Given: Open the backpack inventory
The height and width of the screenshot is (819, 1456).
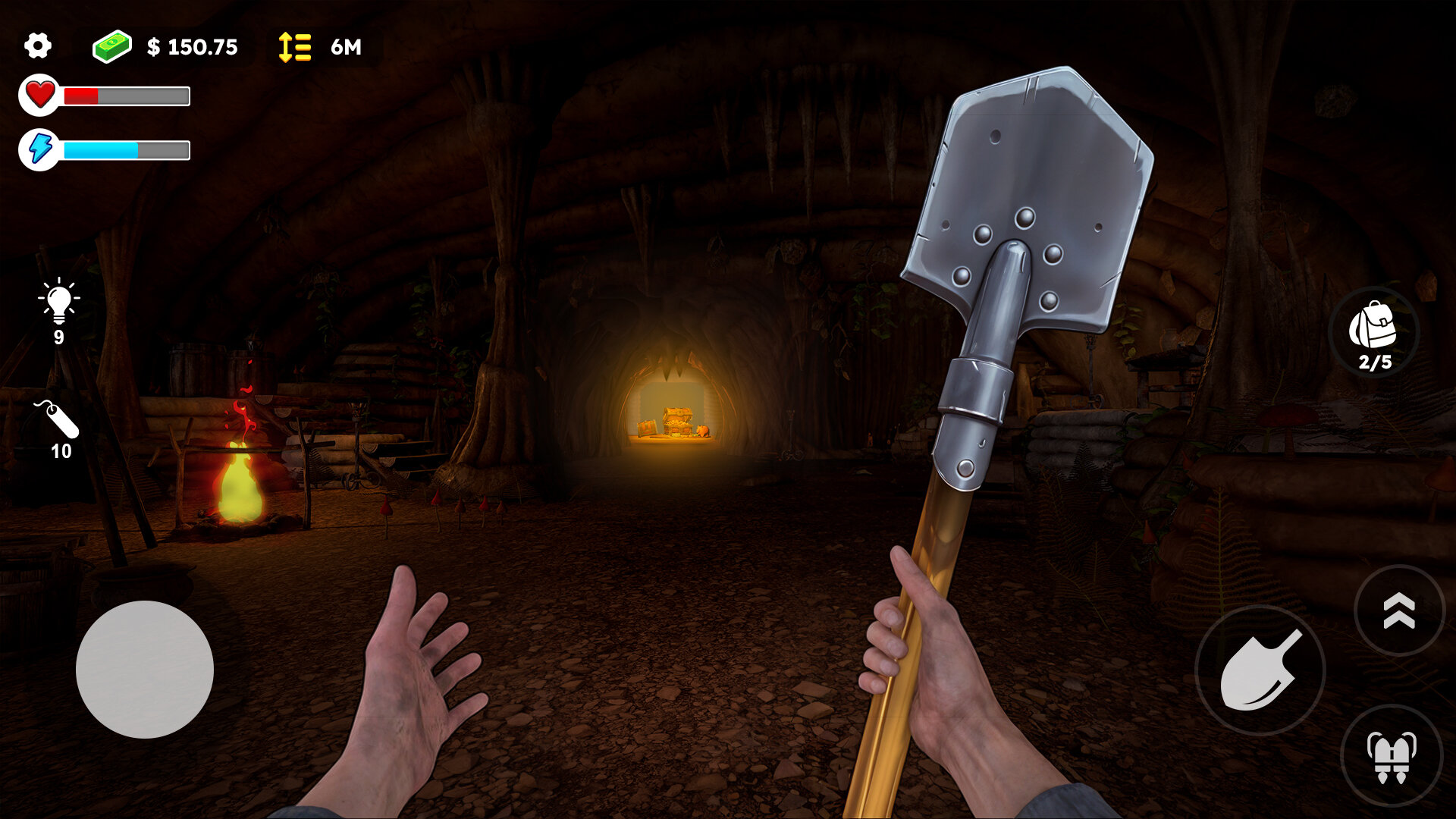Looking at the screenshot, I should [1373, 332].
